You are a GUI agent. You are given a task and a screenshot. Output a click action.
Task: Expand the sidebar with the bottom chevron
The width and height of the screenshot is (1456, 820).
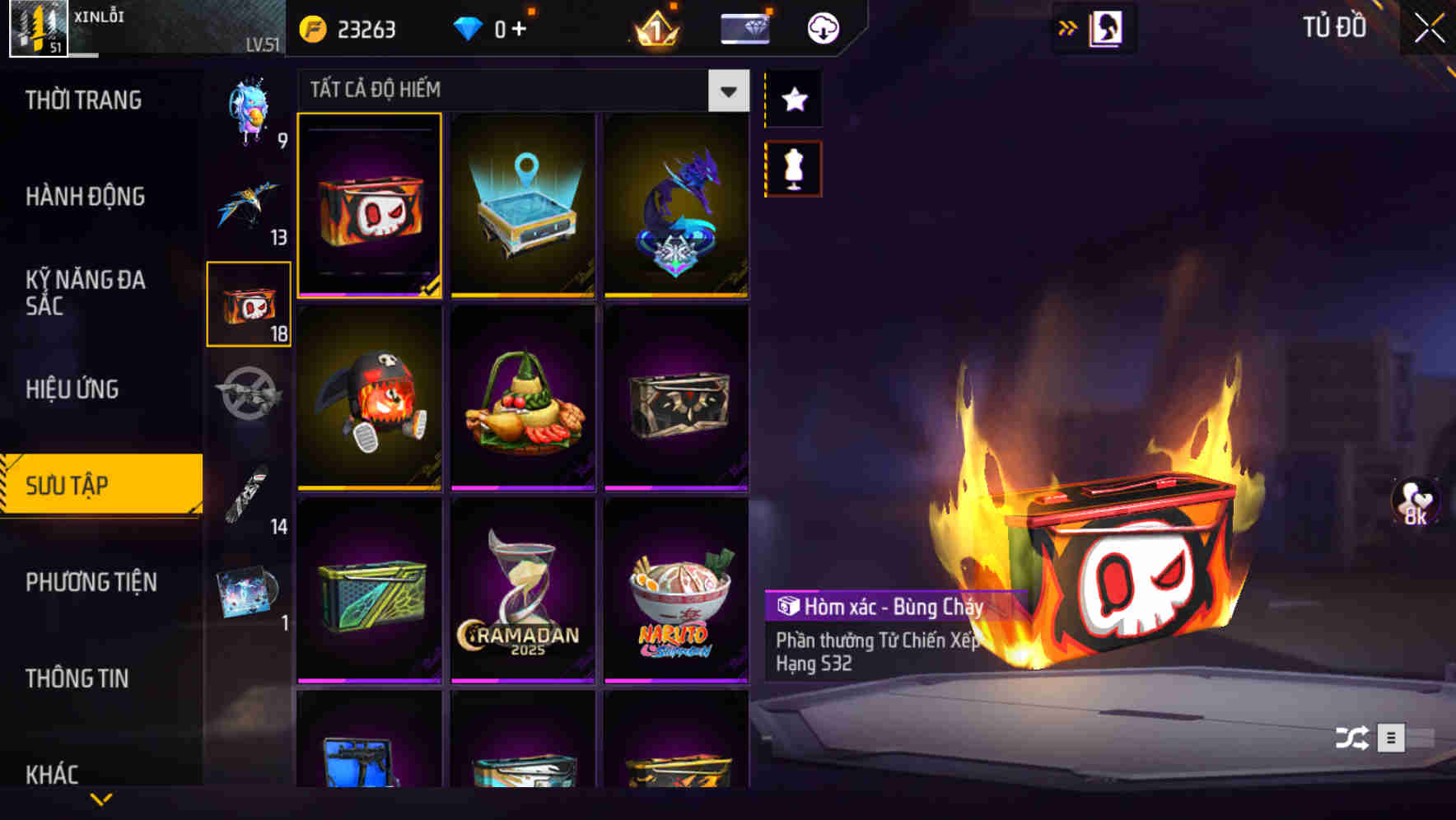(x=100, y=799)
